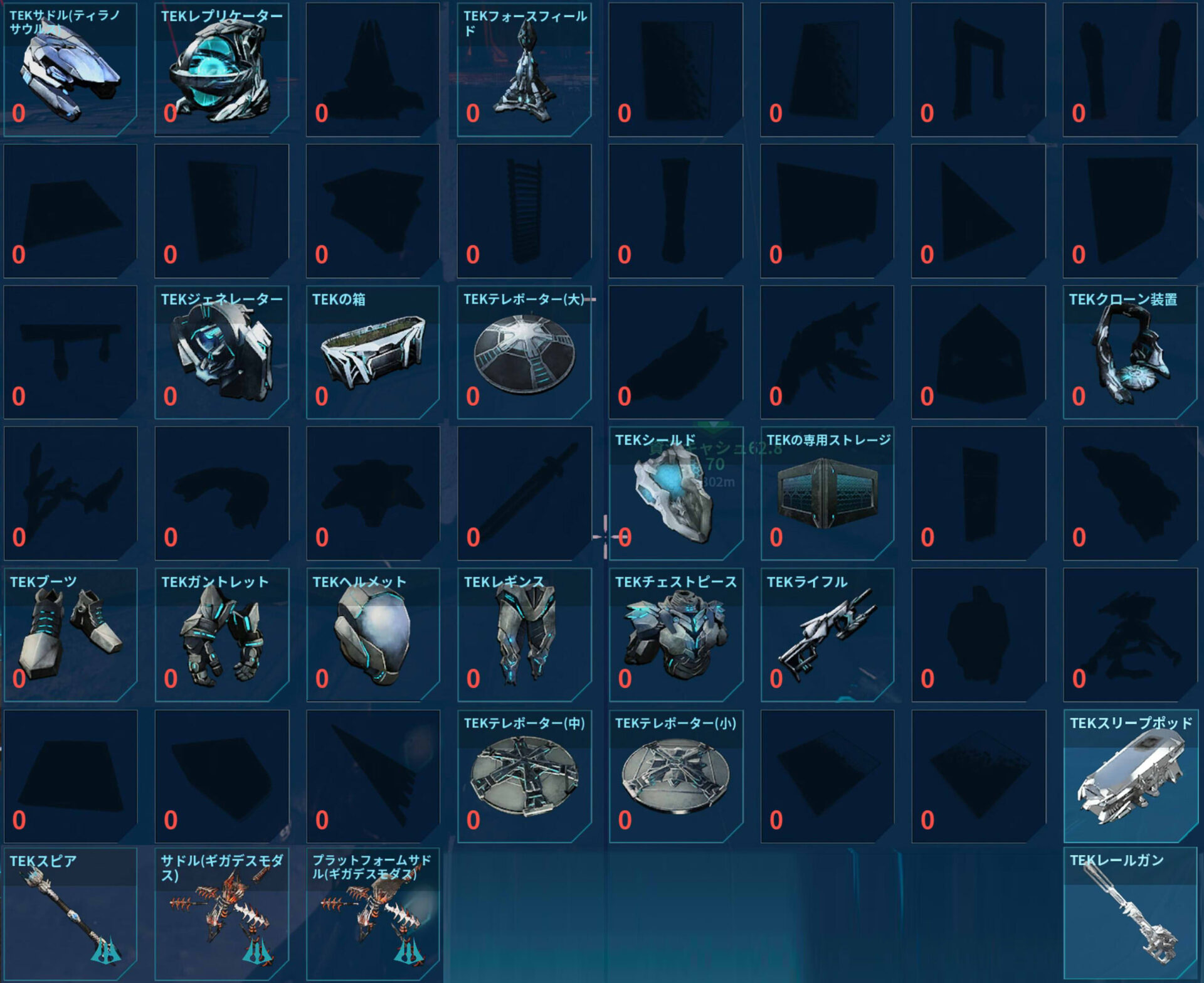Click the TEKテレポーター(小) engram
Screen dimensions: 1204x983
point(675,776)
